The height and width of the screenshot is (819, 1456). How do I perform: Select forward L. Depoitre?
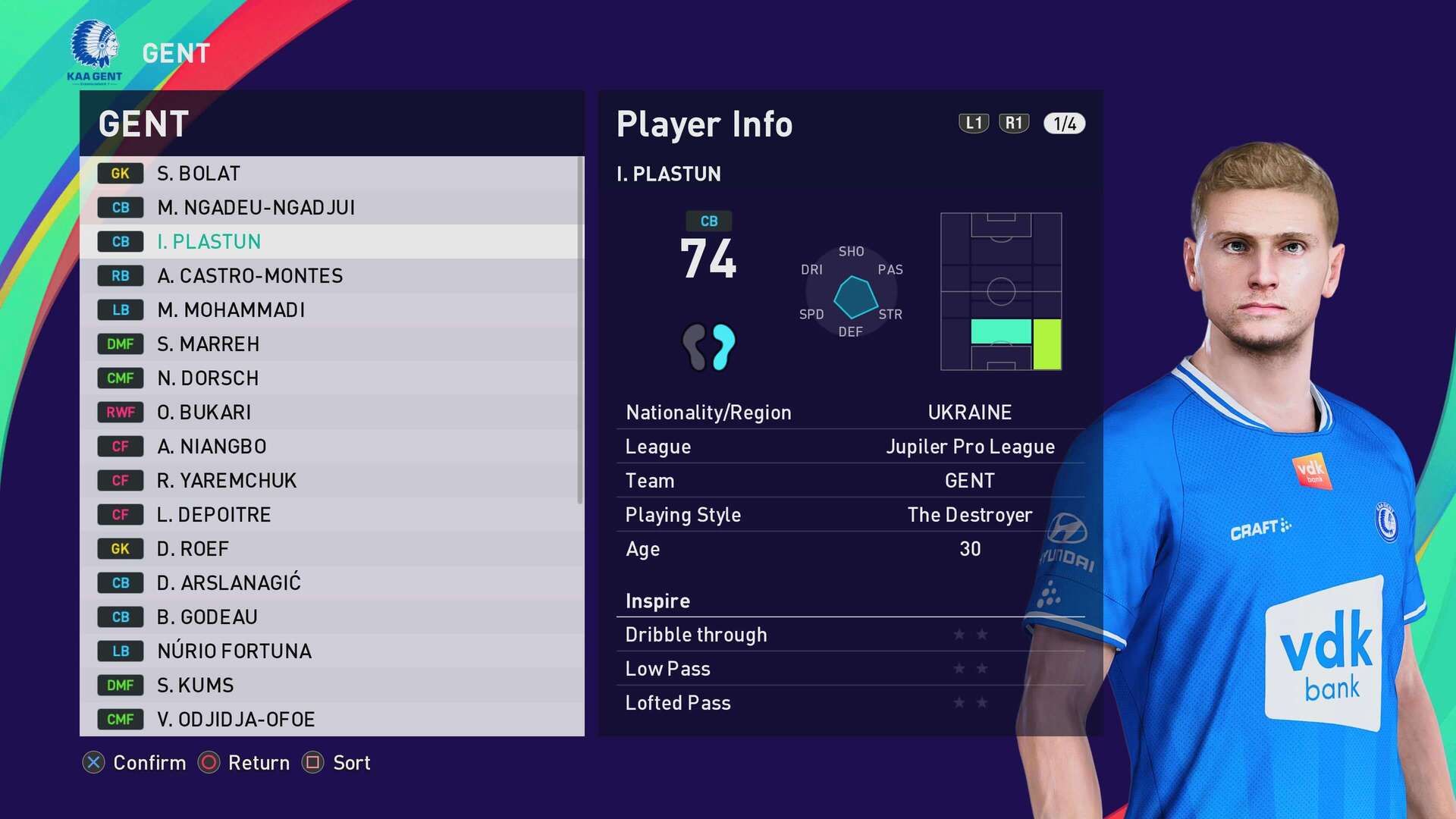[331, 515]
